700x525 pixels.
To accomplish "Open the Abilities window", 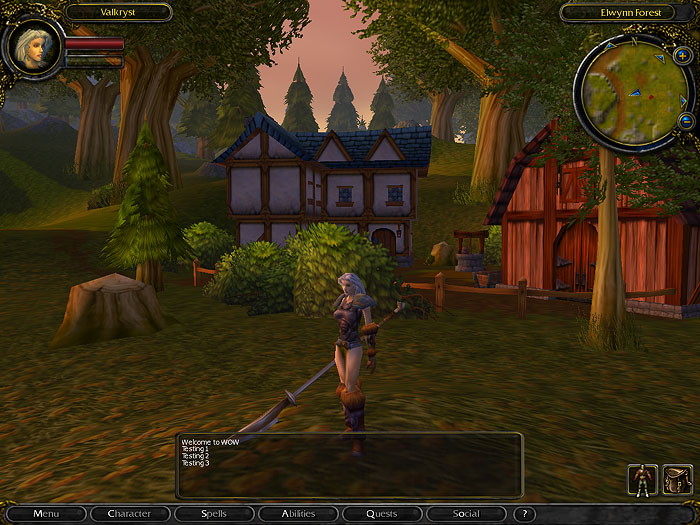I will click(x=297, y=514).
